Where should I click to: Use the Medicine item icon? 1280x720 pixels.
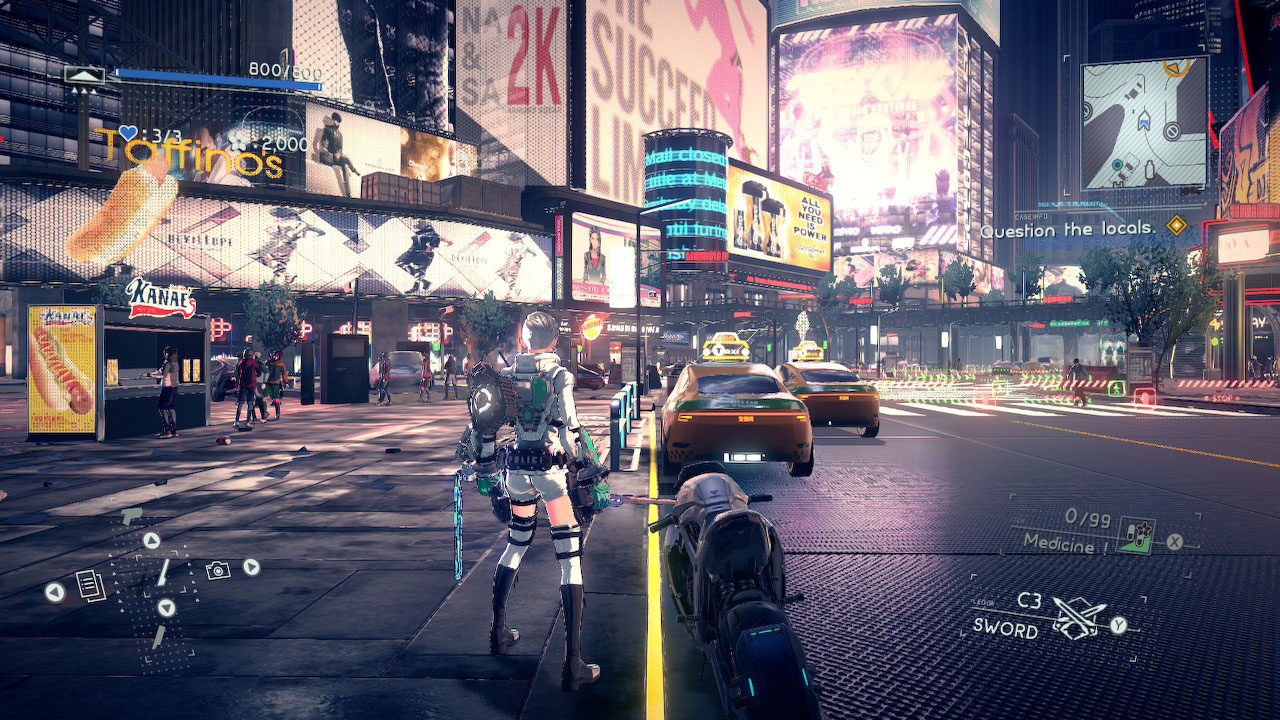tap(1137, 533)
